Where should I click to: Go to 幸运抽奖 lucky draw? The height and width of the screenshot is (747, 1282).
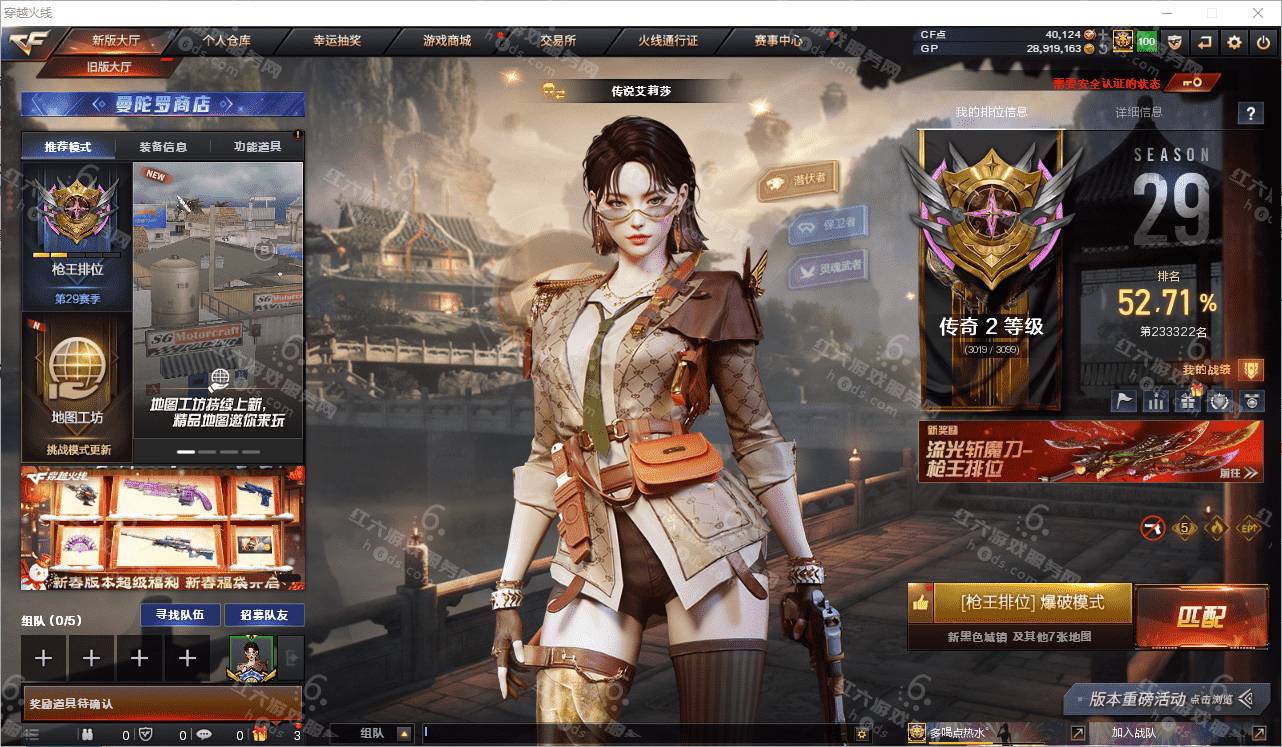coord(337,41)
